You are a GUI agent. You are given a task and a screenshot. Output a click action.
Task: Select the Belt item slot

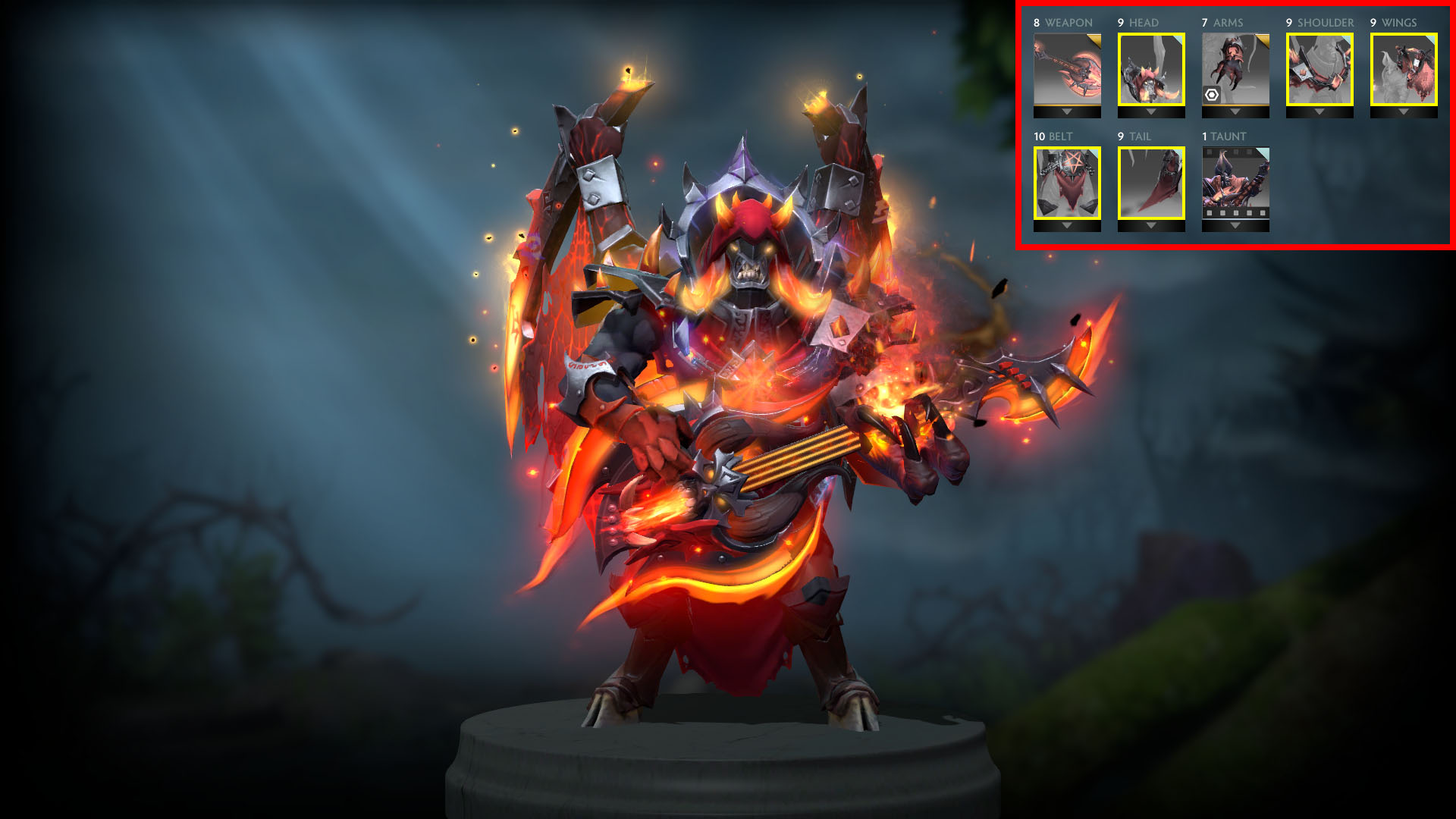1067,183
